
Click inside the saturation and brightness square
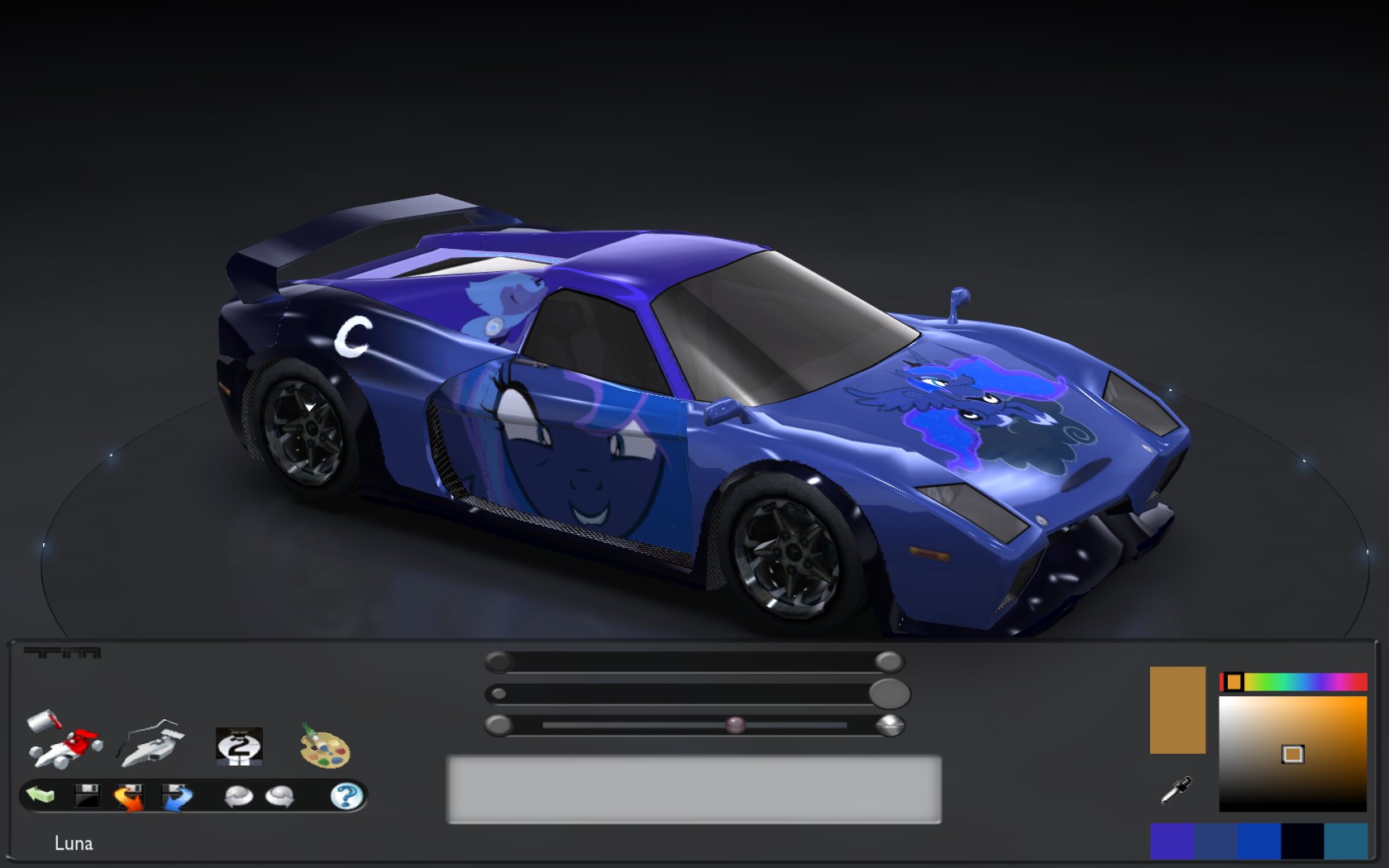1292,753
